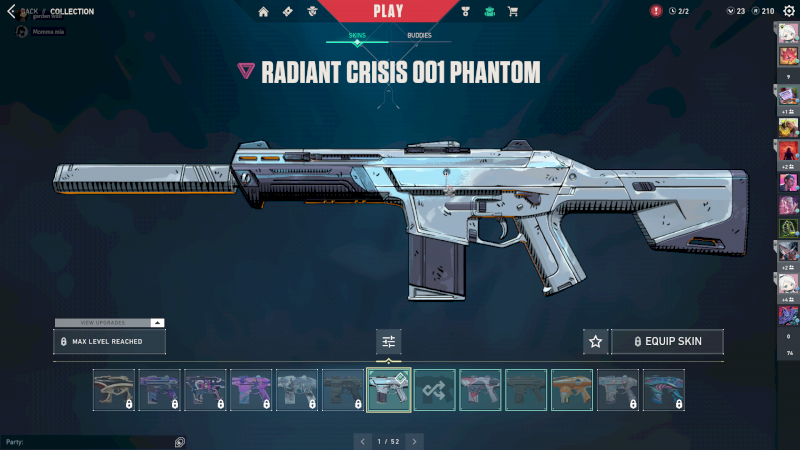The height and width of the screenshot is (450, 800).
Task: Click the Equip Skin button
Action: 667,342
